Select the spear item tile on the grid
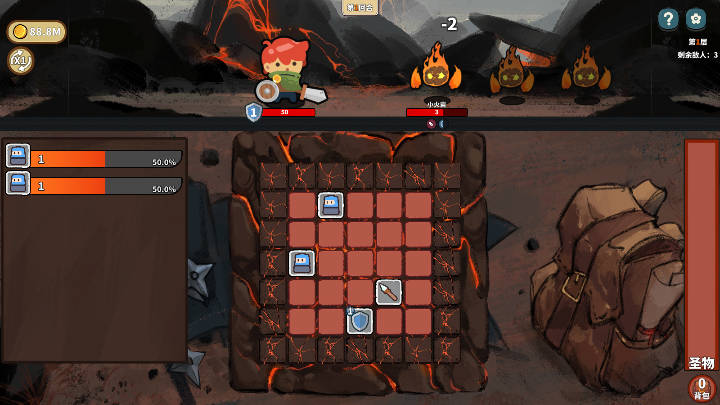The height and width of the screenshot is (405, 720). pos(388,292)
